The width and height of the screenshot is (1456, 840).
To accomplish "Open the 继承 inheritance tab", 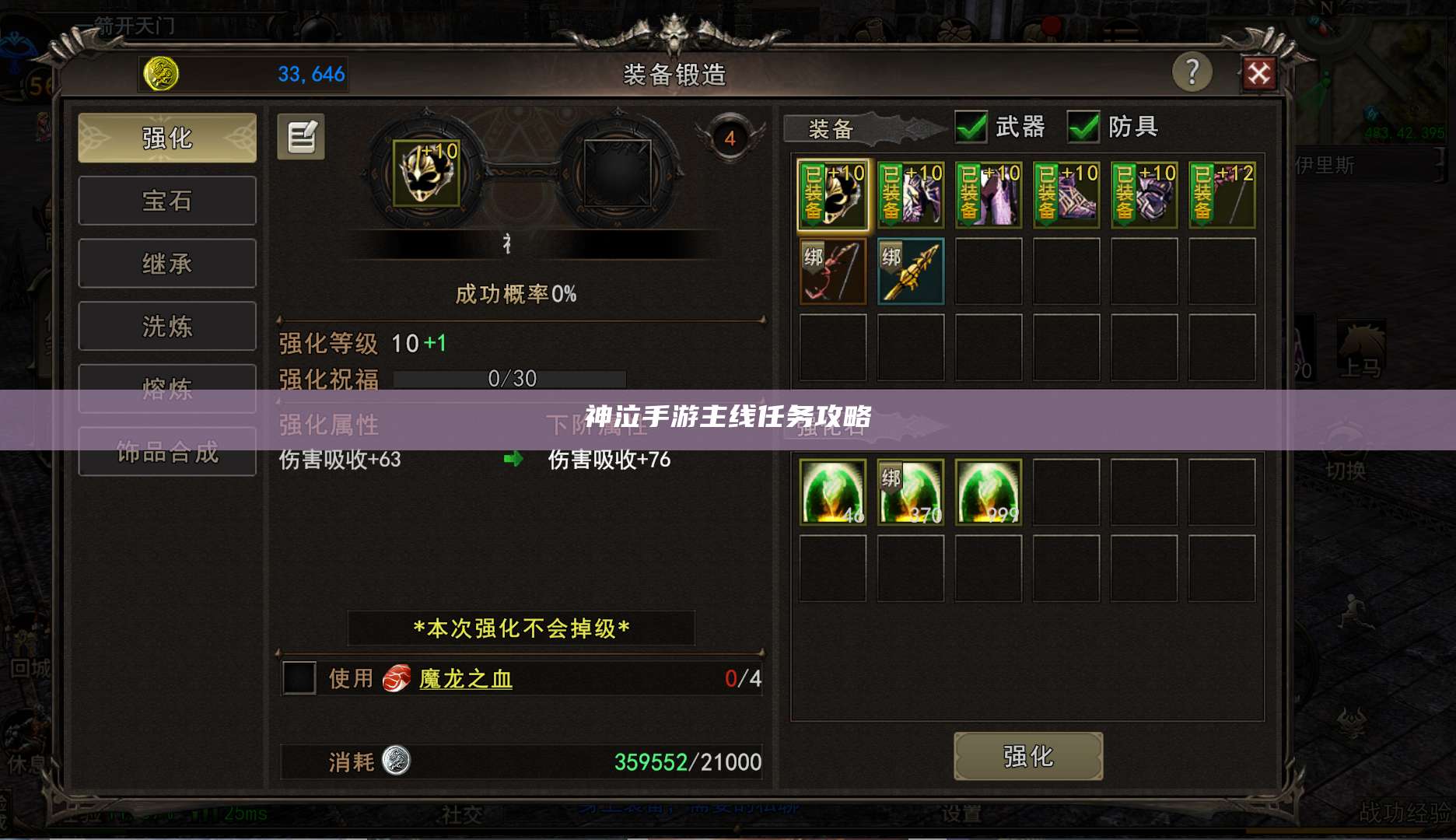I will click(166, 263).
